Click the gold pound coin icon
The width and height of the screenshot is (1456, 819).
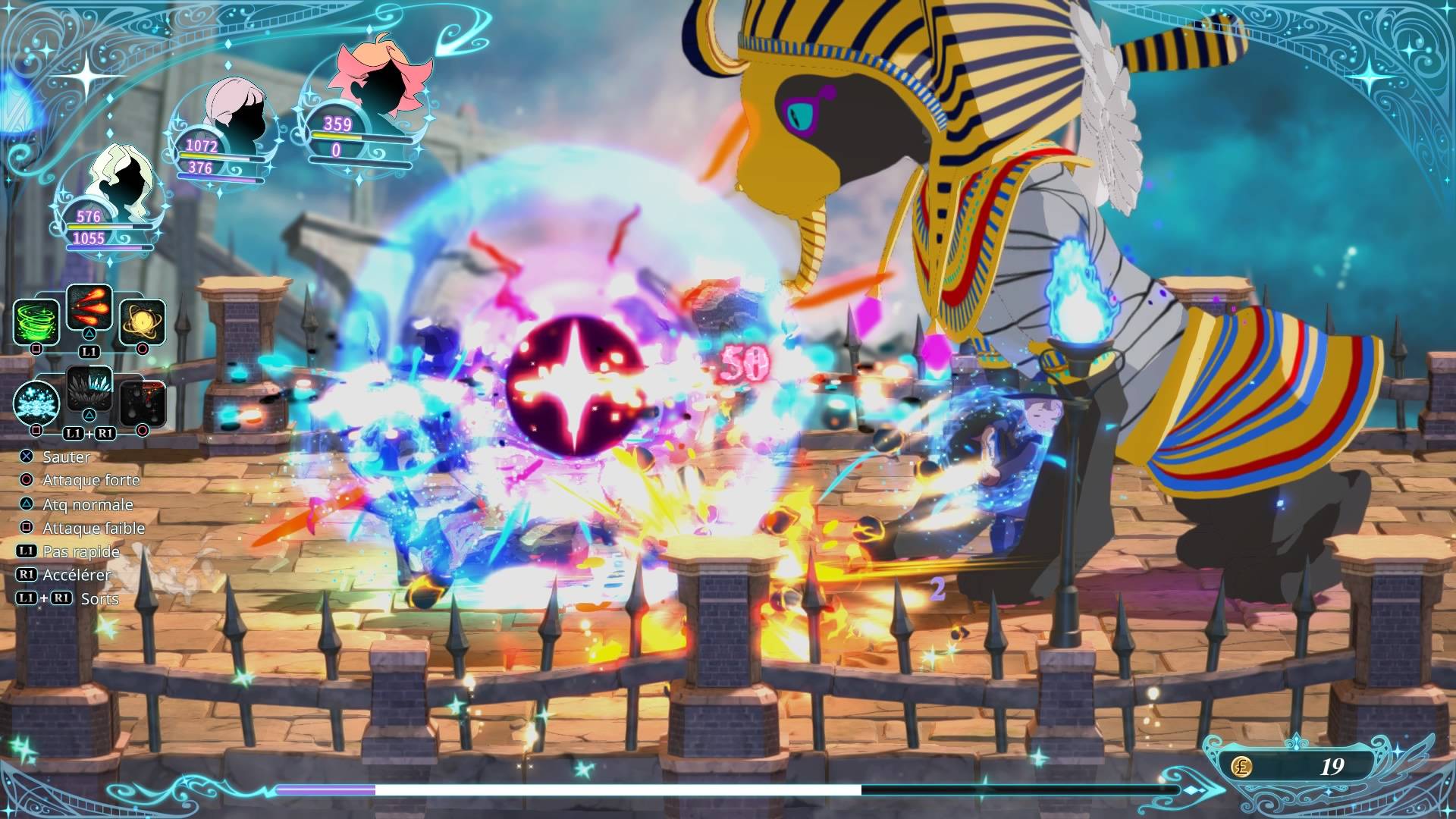point(1241,766)
